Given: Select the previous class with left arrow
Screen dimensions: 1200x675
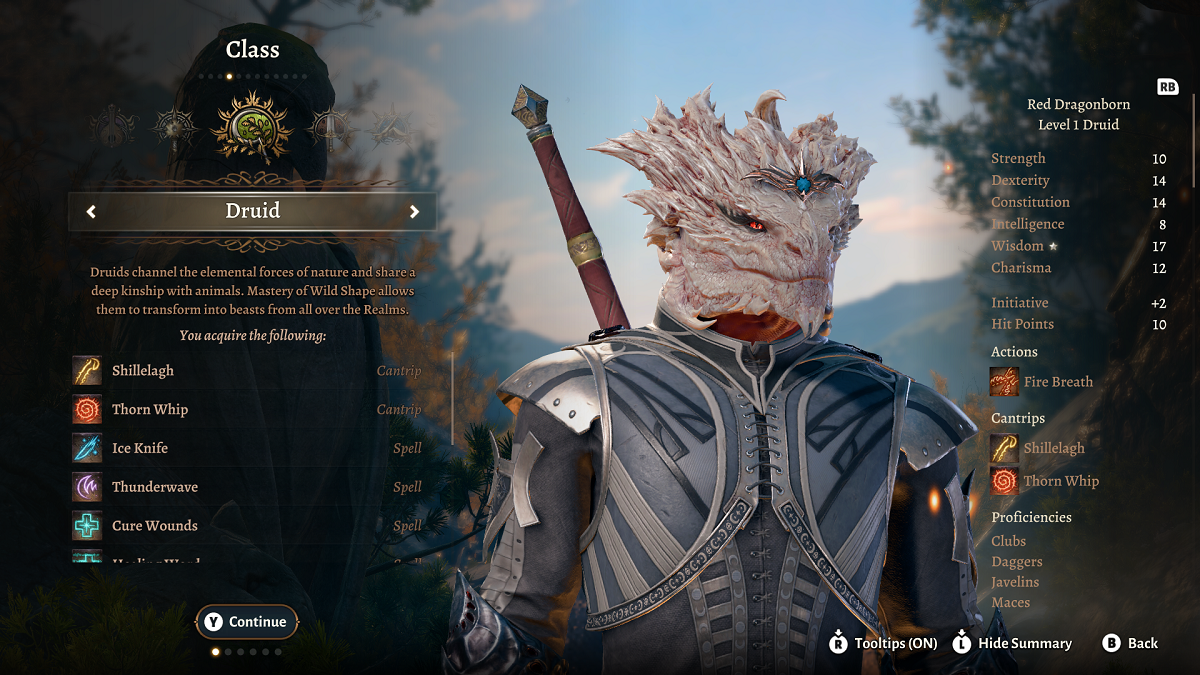Looking at the screenshot, I should [x=91, y=211].
